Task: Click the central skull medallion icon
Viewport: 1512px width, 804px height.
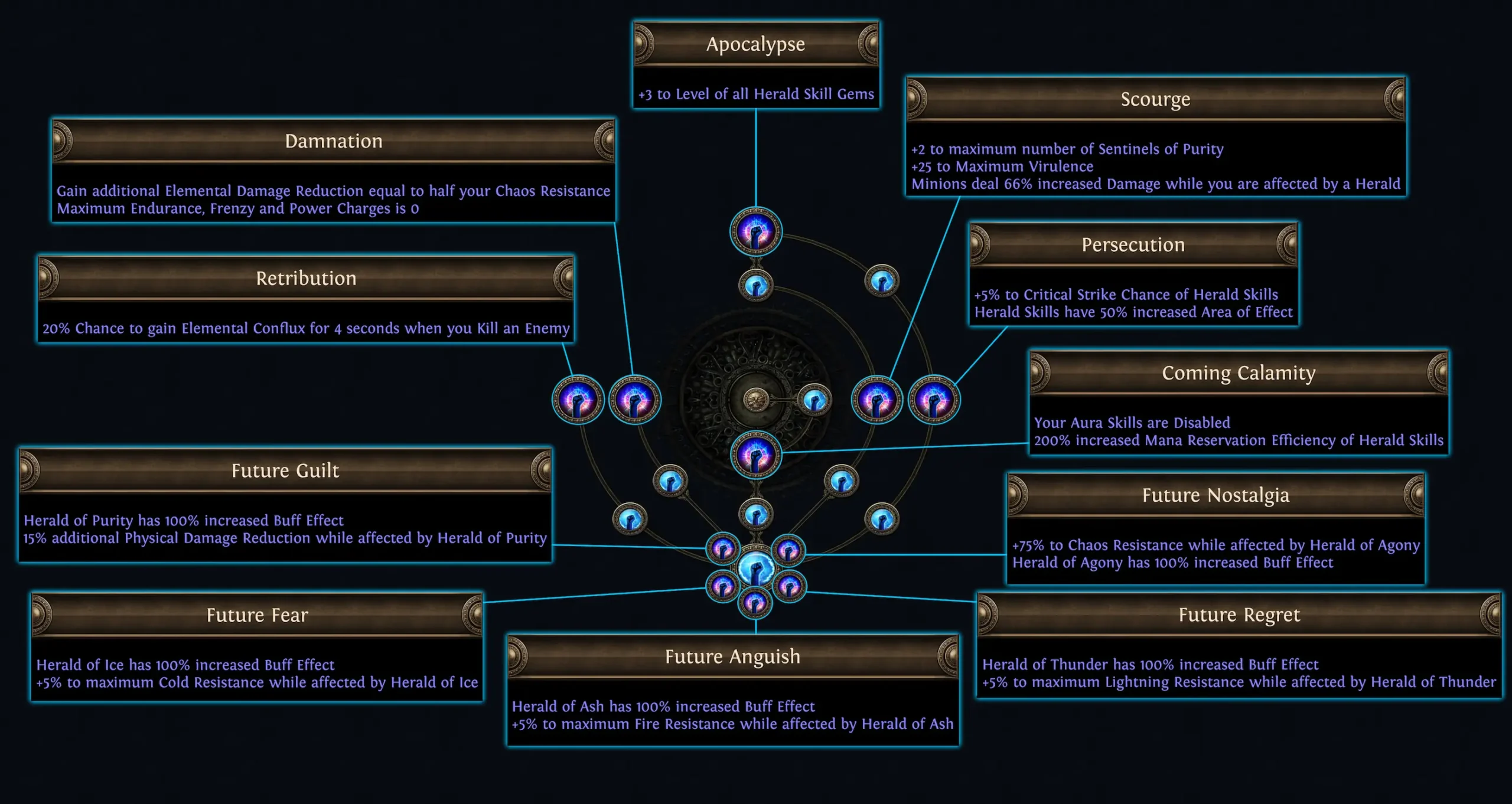Action: click(757, 400)
